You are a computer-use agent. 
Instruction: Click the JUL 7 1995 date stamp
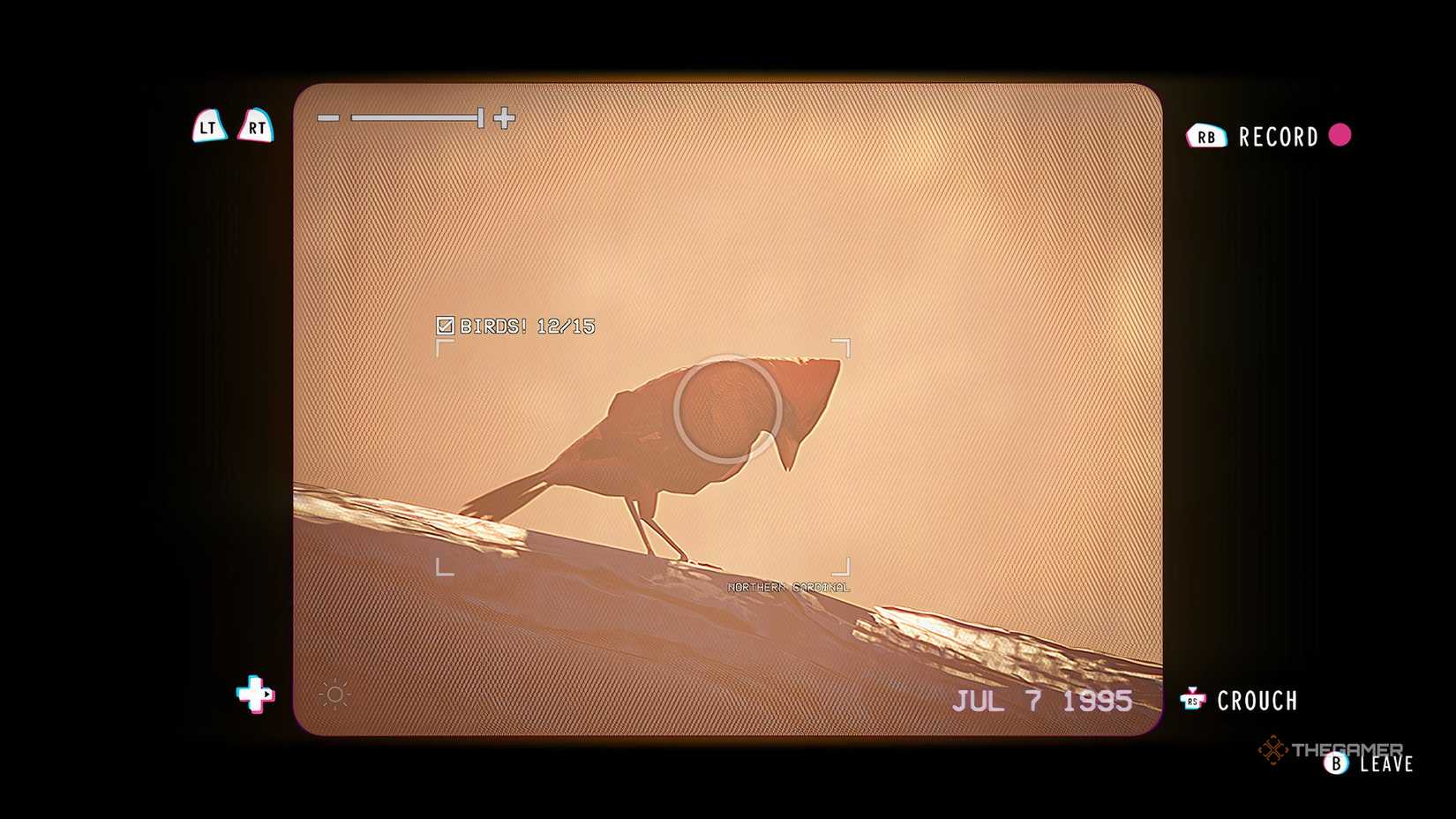1045,699
